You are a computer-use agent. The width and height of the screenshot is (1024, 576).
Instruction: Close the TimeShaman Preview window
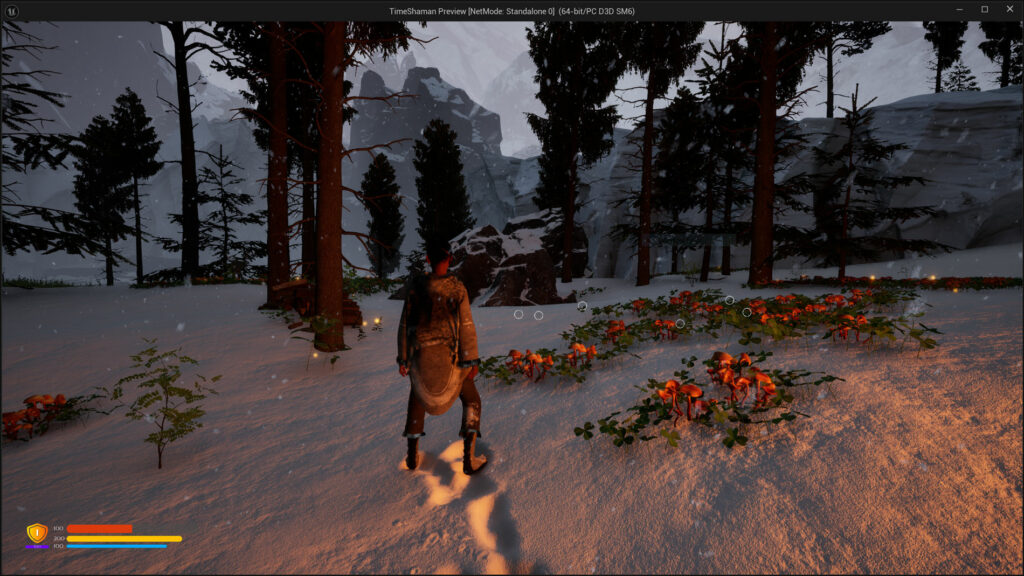tap(1008, 10)
